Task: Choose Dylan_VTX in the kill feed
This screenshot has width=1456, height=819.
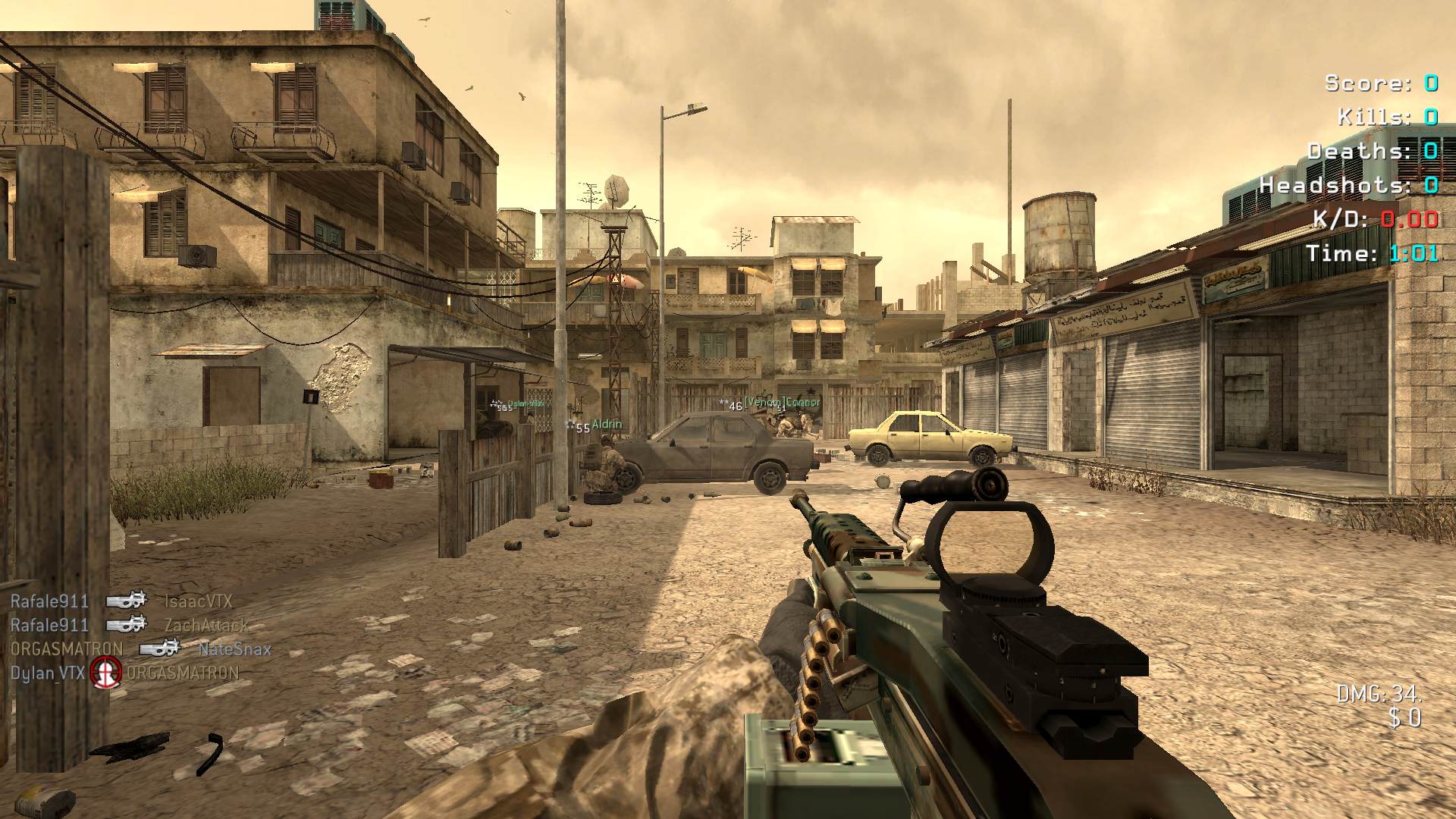Action: [48, 673]
